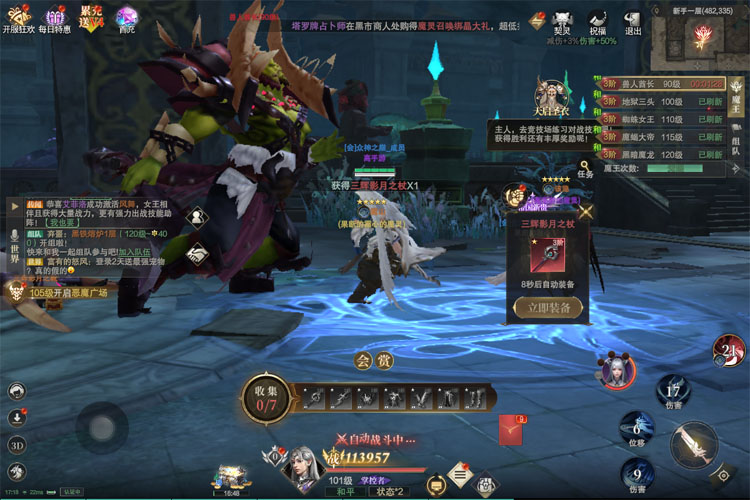
Task: Close the 三辉影月之杖 equipment popup
Action: tap(586, 211)
